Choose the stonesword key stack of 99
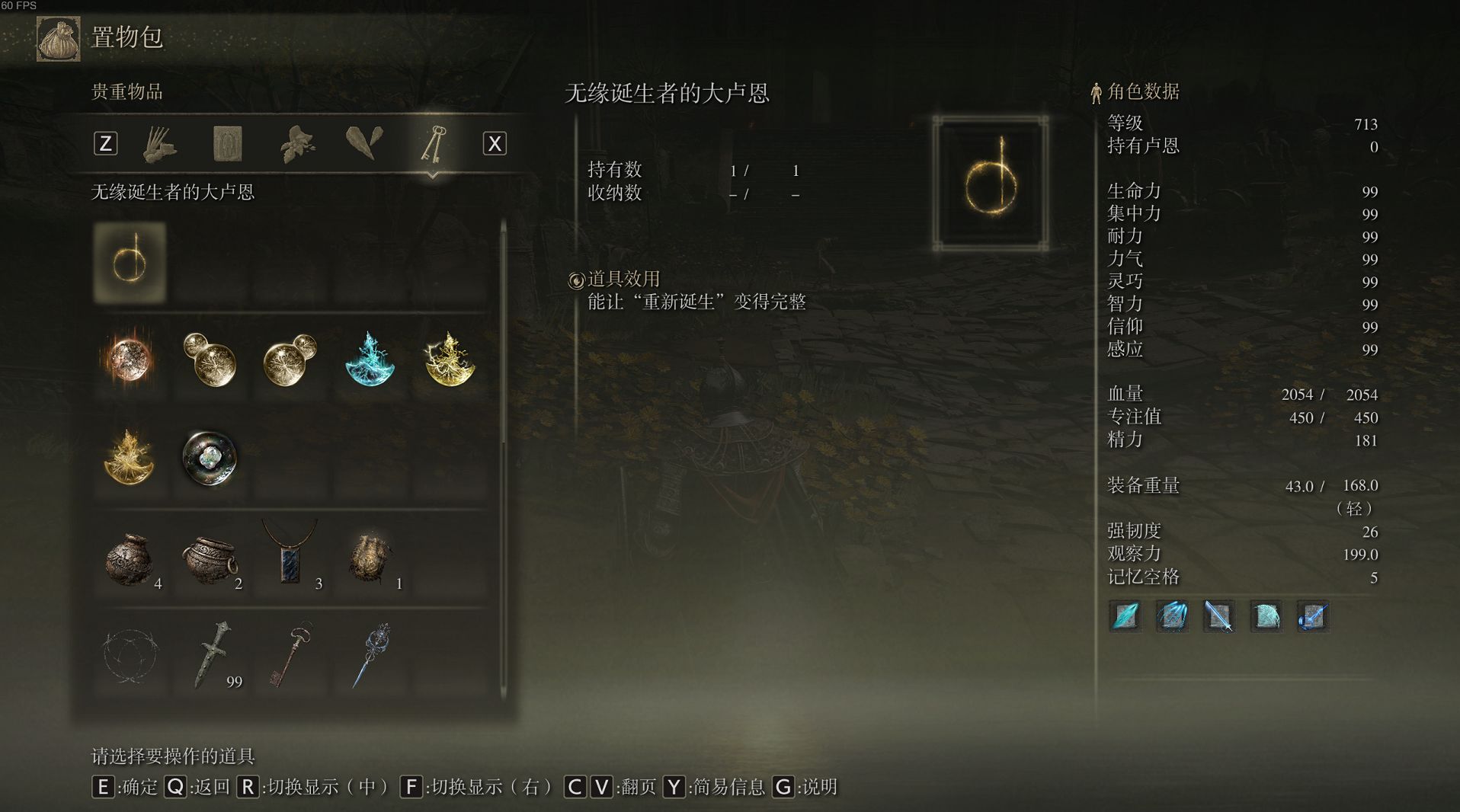 211,655
